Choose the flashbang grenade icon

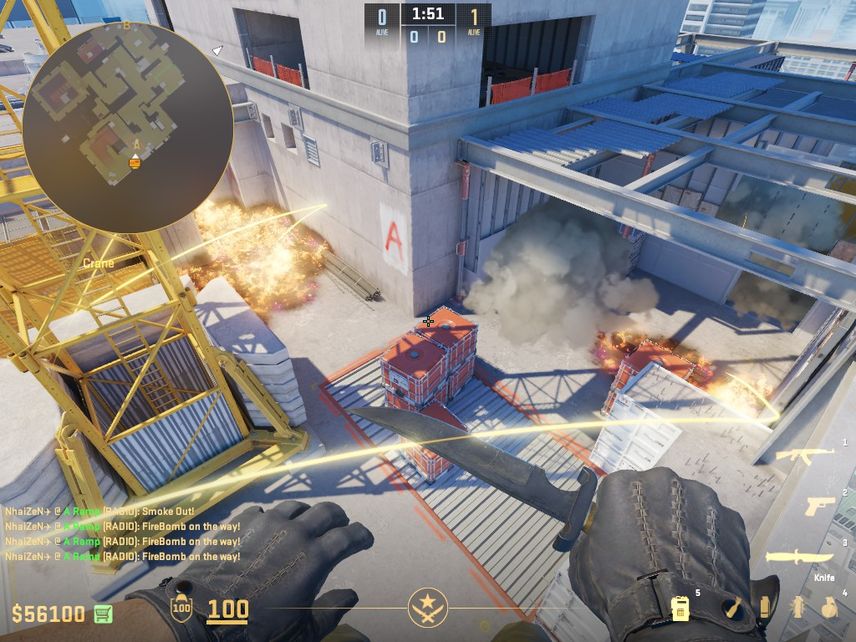pos(798,607)
